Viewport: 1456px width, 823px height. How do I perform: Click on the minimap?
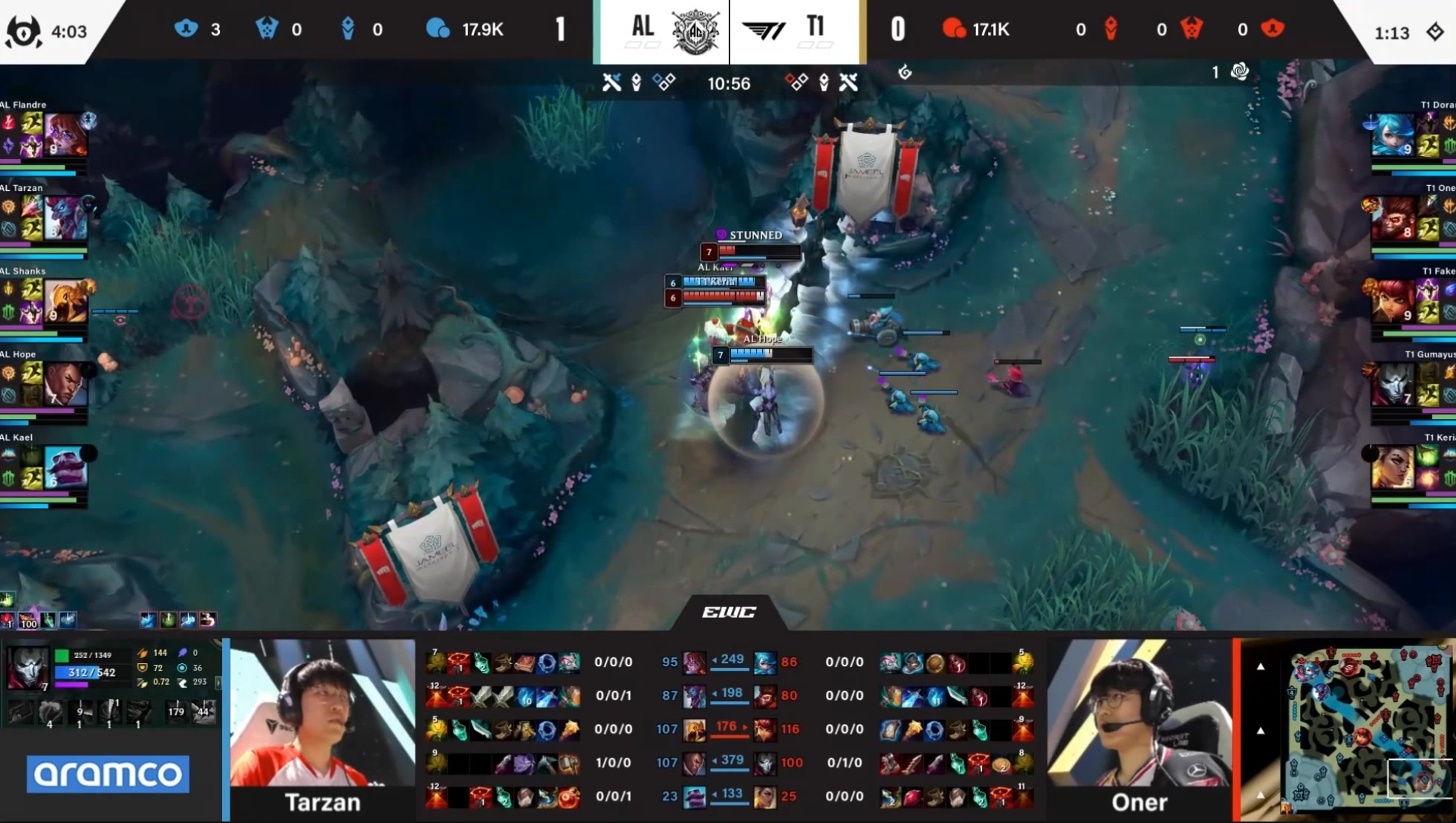click(1365, 729)
